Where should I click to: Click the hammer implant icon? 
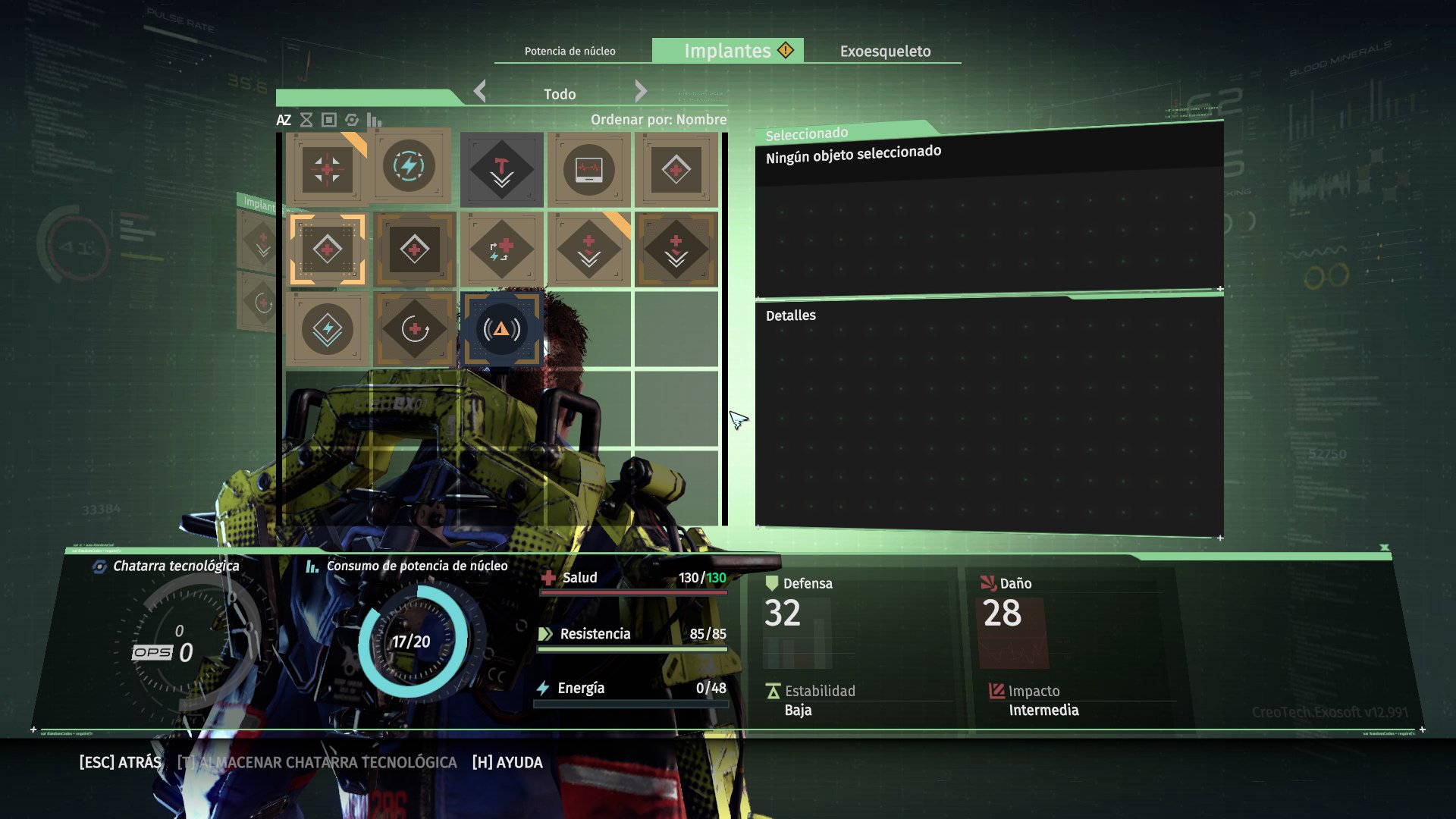pyautogui.click(x=502, y=170)
